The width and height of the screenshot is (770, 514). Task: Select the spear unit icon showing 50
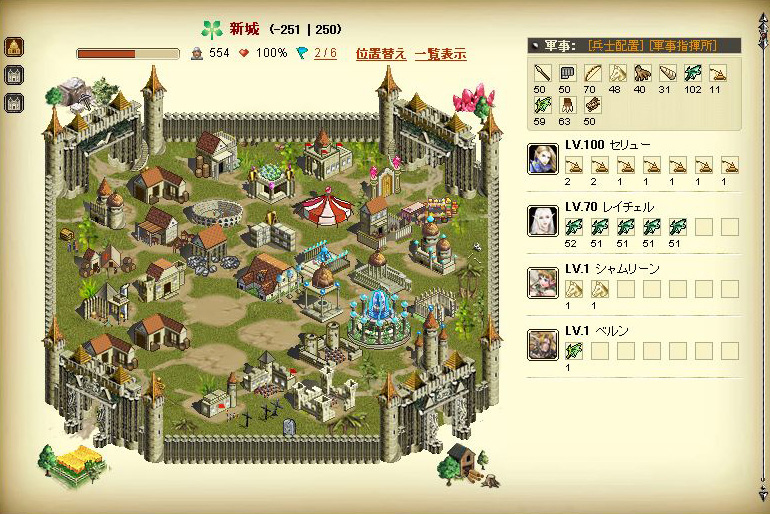[x=542, y=72]
